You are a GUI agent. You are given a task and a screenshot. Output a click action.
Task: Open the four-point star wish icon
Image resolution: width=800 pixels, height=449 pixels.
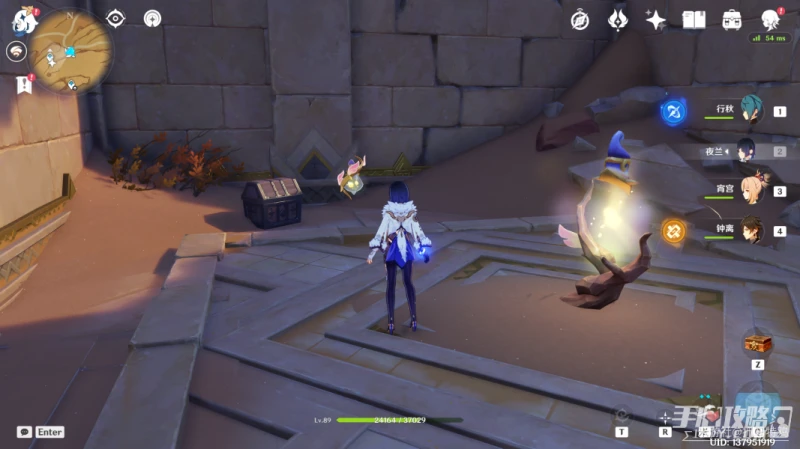point(656,19)
